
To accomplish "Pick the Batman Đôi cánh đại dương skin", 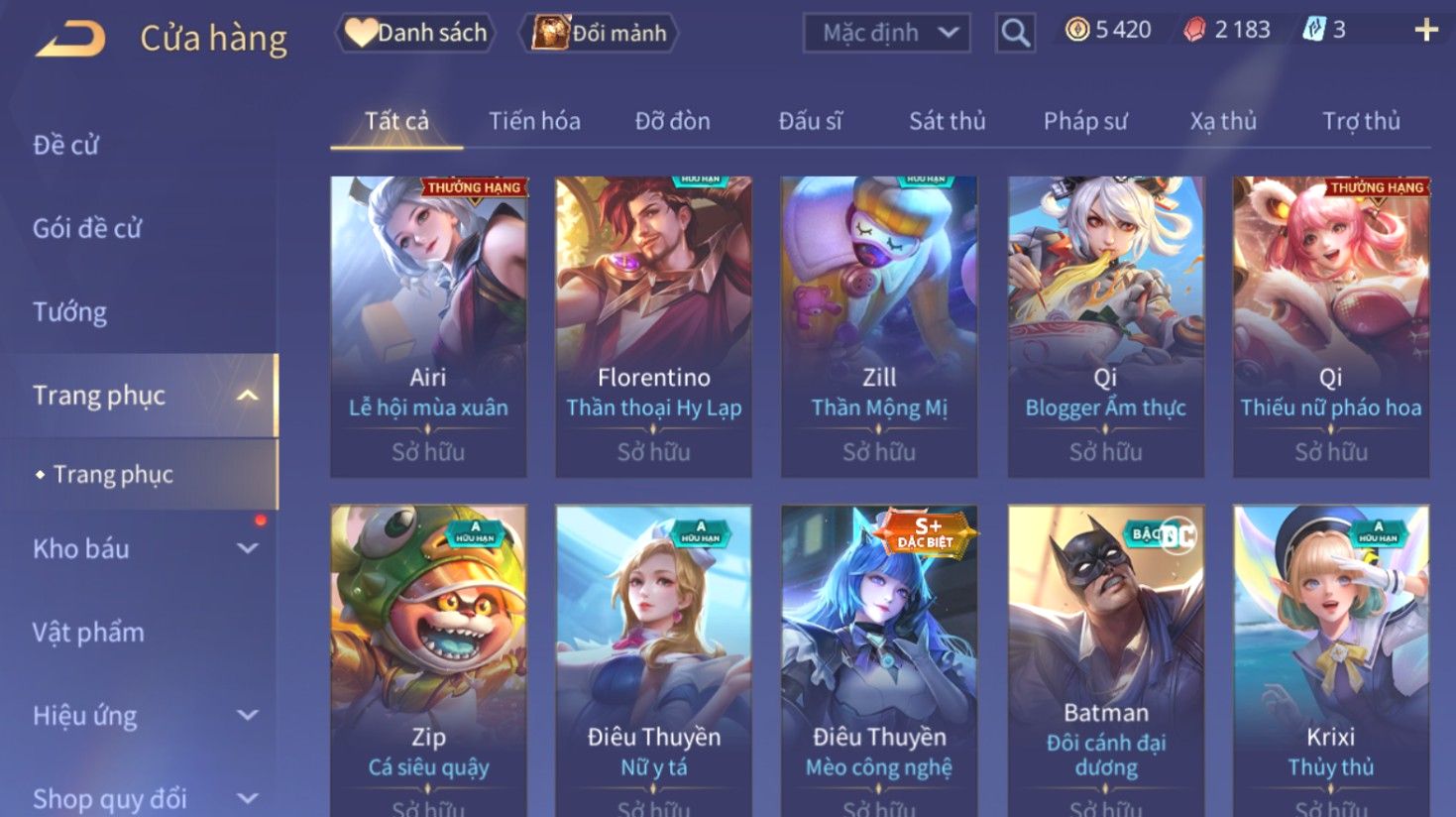I will (x=1105, y=654).
